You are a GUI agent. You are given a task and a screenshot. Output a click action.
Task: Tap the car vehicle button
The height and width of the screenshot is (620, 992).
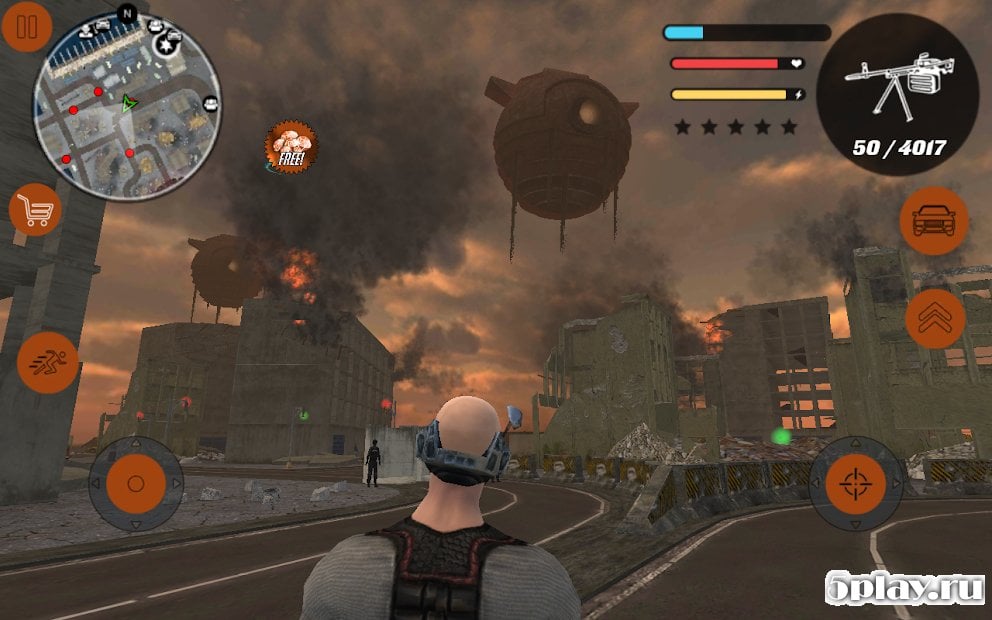934,220
